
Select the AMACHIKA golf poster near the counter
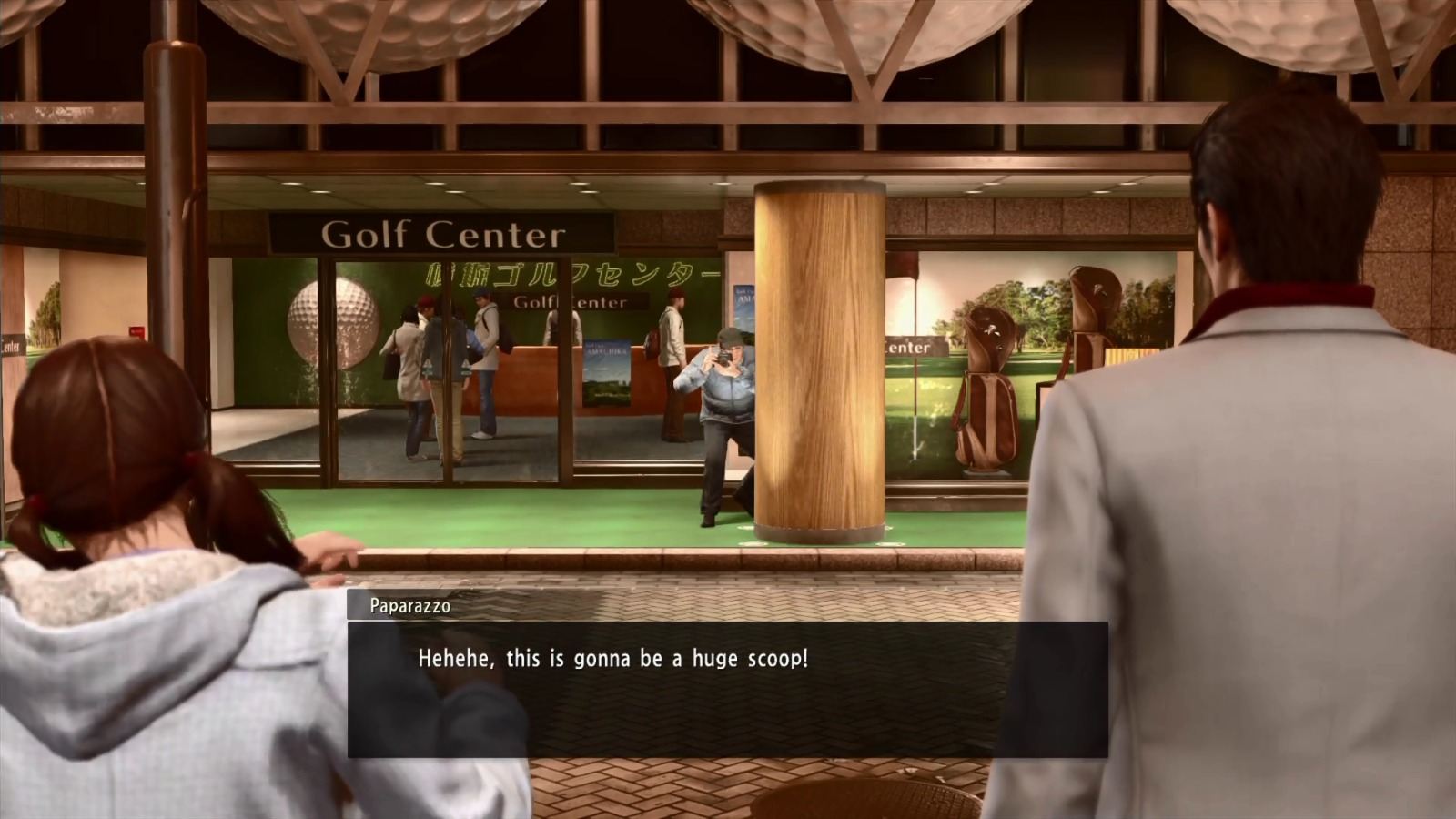607,373
